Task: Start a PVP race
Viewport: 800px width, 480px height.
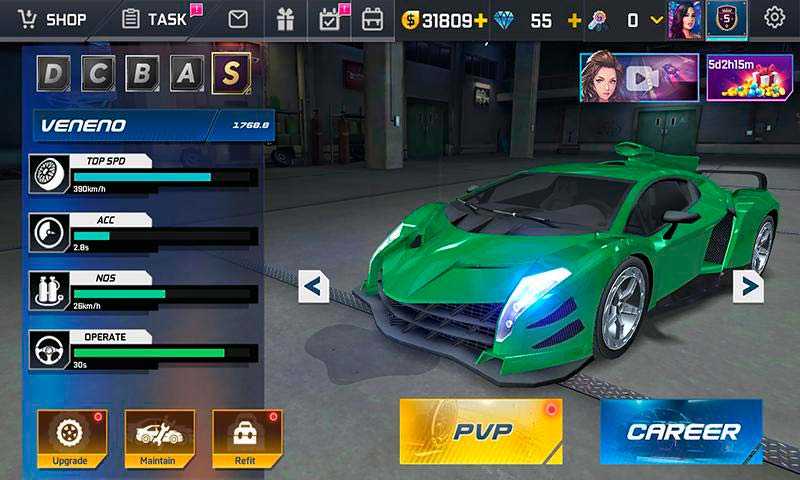Action: coord(481,431)
